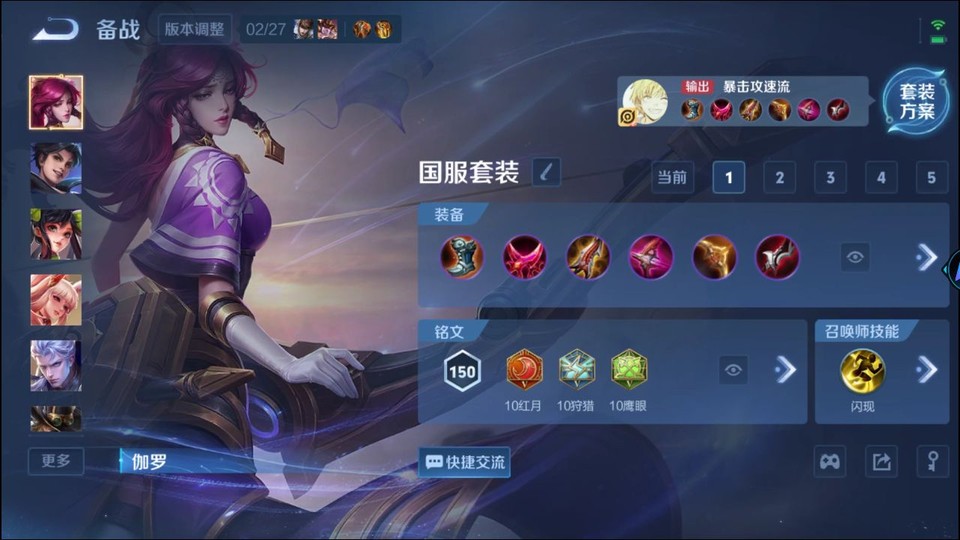This screenshot has height=540, width=960.
Task: Switch to set slot 5
Action: tap(931, 178)
